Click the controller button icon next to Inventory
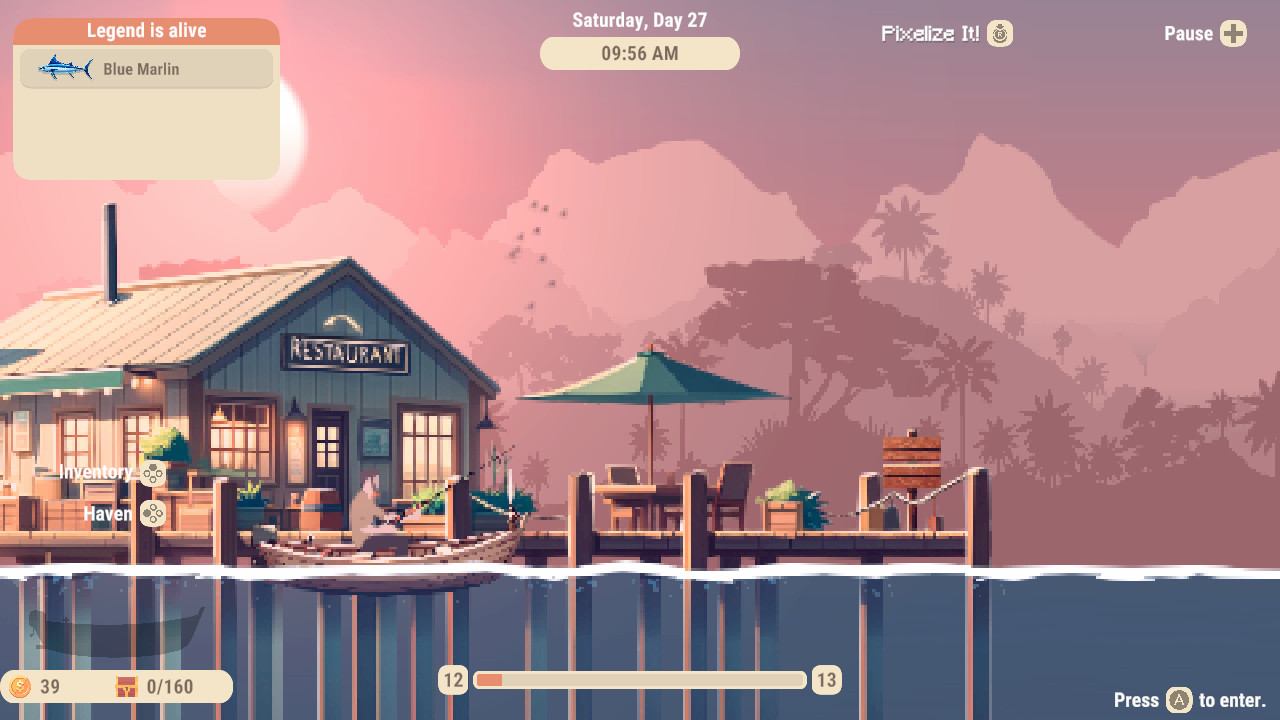Image resolution: width=1280 pixels, height=720 pixels. pos(152,473)
